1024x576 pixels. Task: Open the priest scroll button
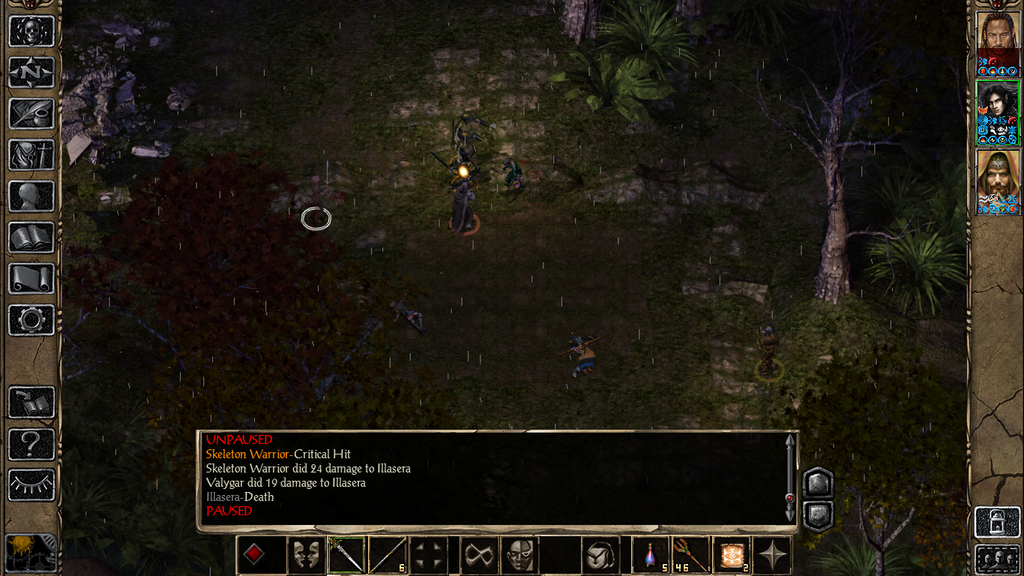[31, 278]
